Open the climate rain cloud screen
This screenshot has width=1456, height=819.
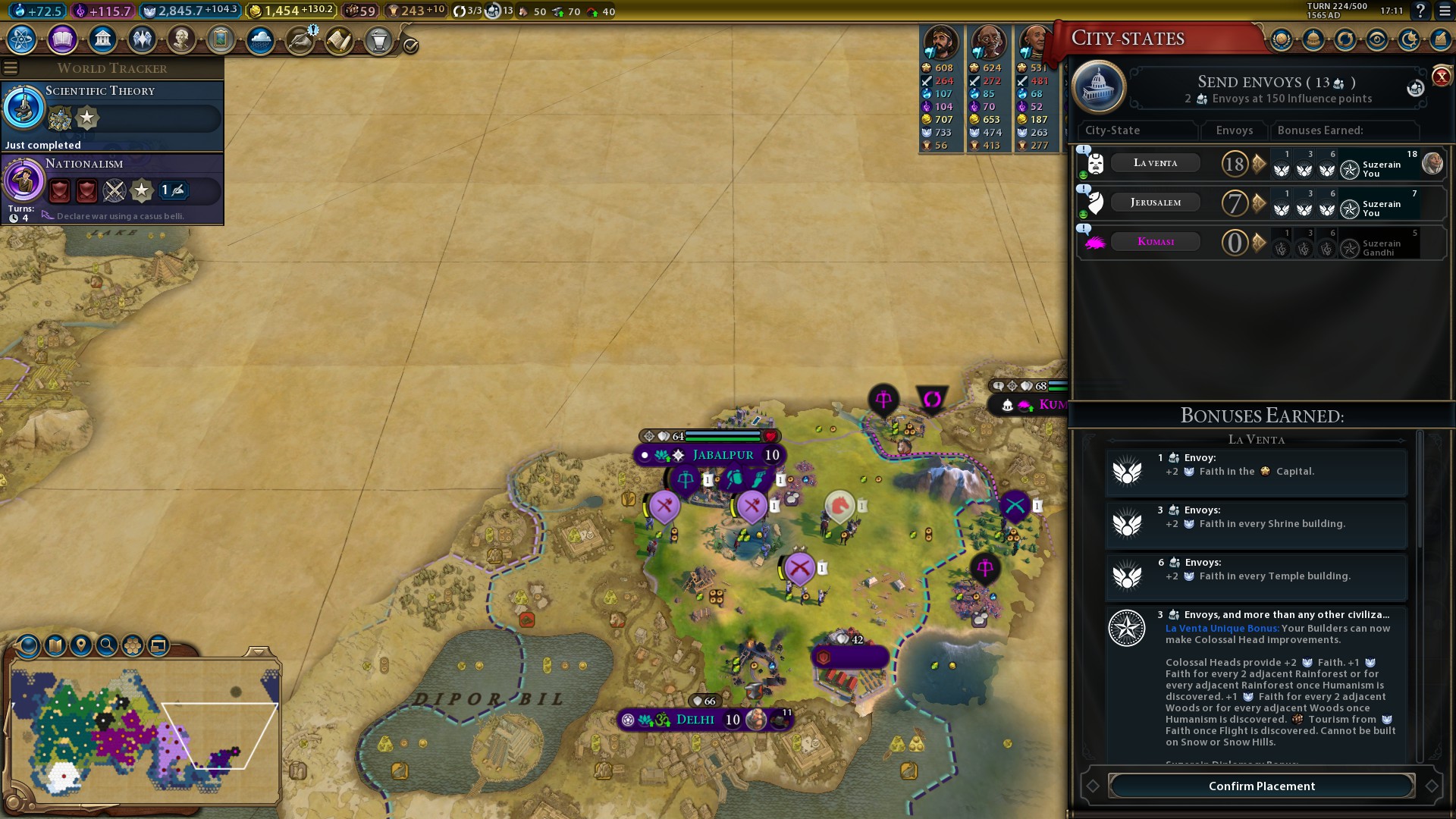tap(260, 39)
